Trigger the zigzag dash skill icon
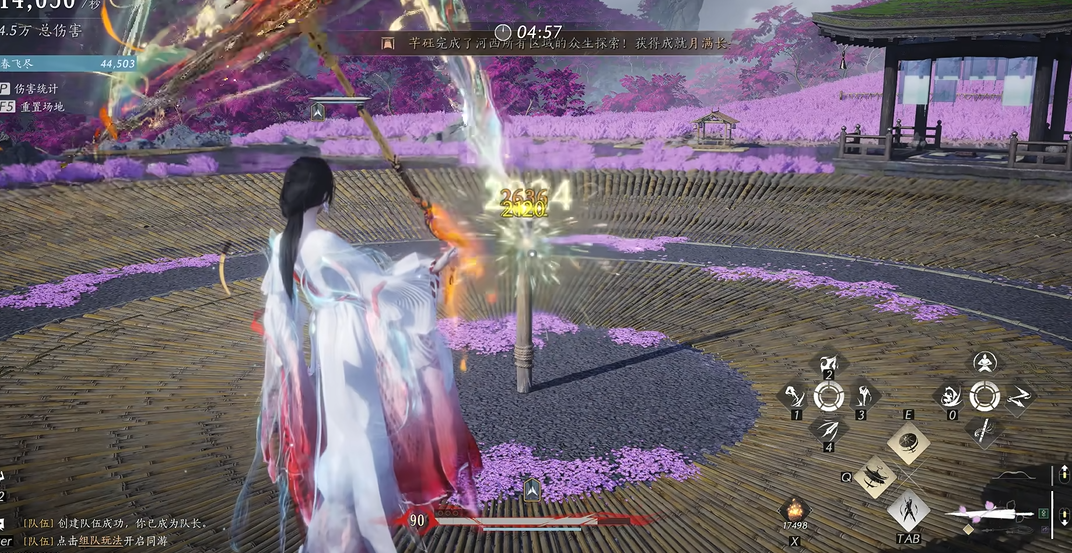Viewport: 1072px width, 553px height. (1020, 397)
